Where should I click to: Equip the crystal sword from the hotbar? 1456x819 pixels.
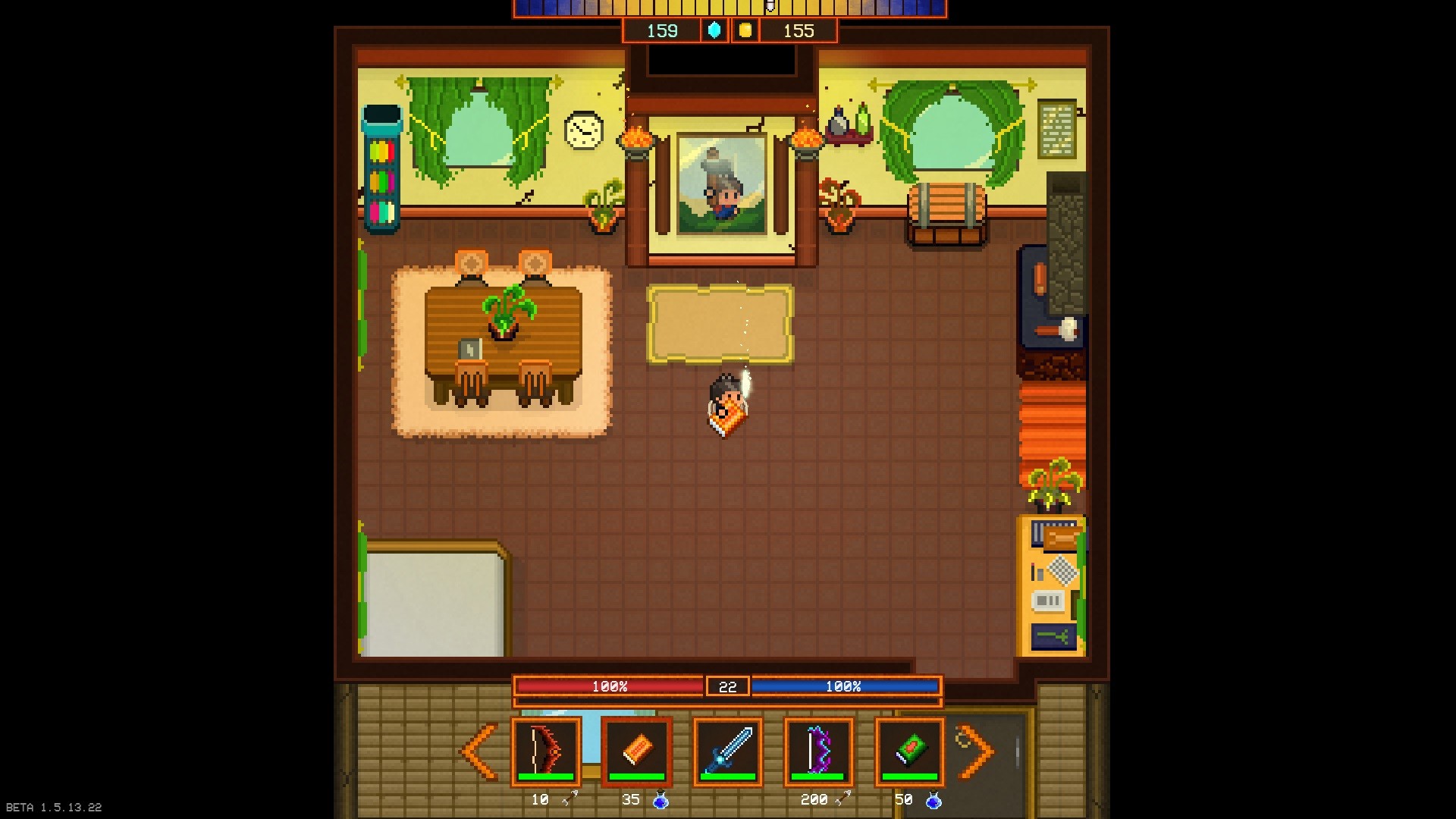click(727, 751)
